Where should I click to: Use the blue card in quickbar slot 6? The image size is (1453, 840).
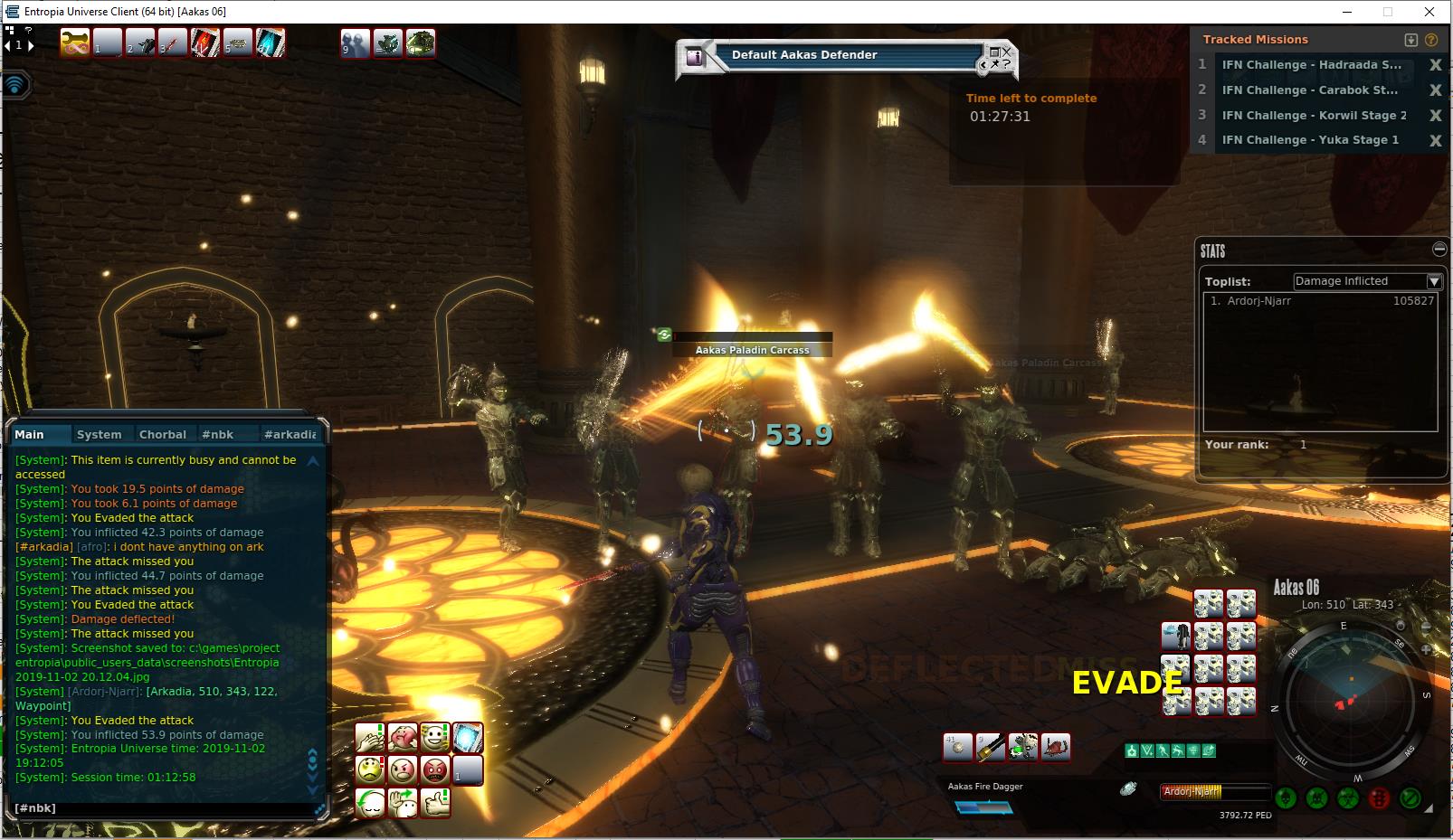coord(271,42)
